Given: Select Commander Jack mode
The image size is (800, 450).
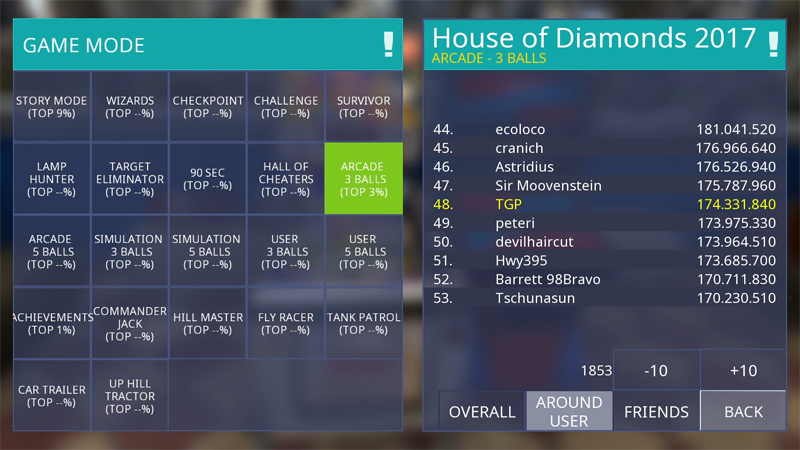Looking at the screenshot, I should coord(130,323).
